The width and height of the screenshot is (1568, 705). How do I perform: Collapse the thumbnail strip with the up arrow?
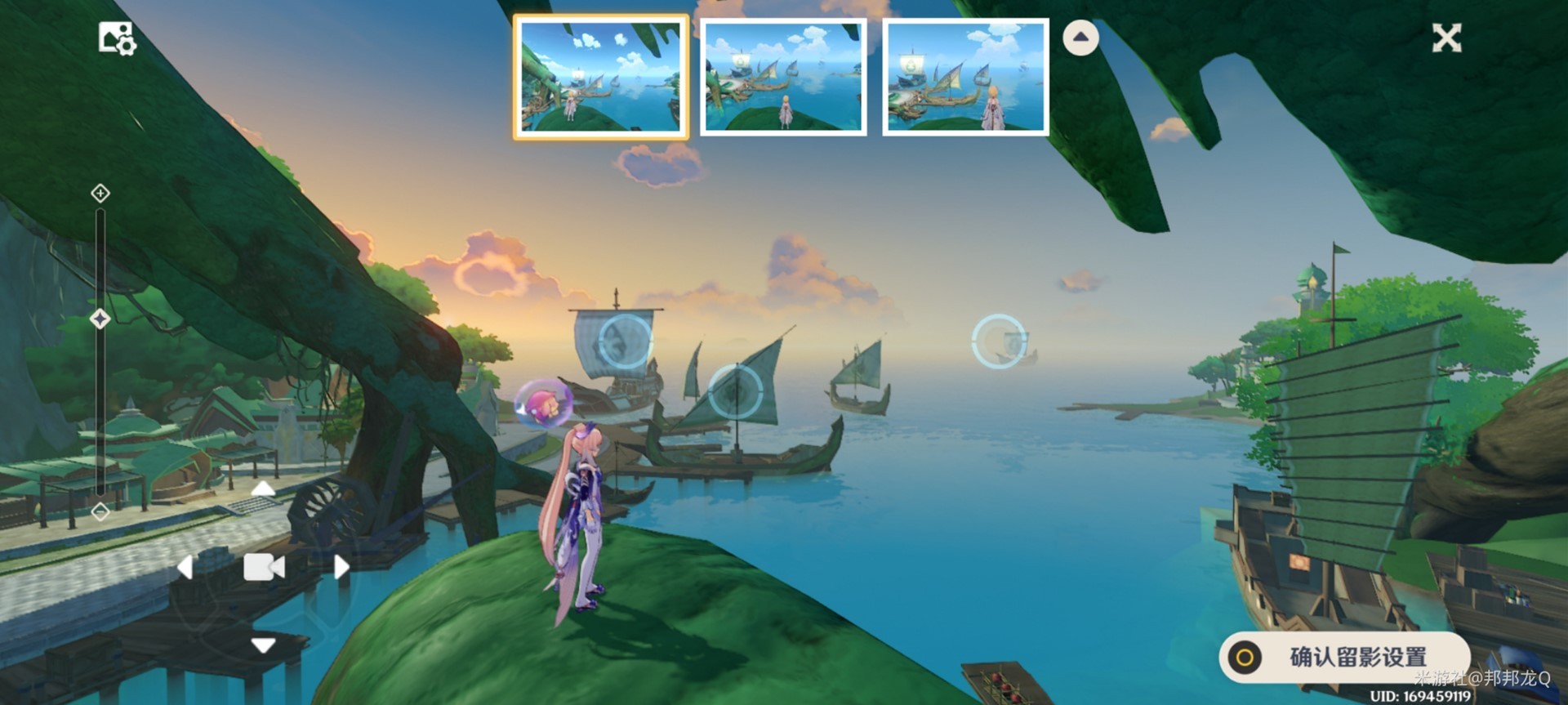[x=1080, y=38]
